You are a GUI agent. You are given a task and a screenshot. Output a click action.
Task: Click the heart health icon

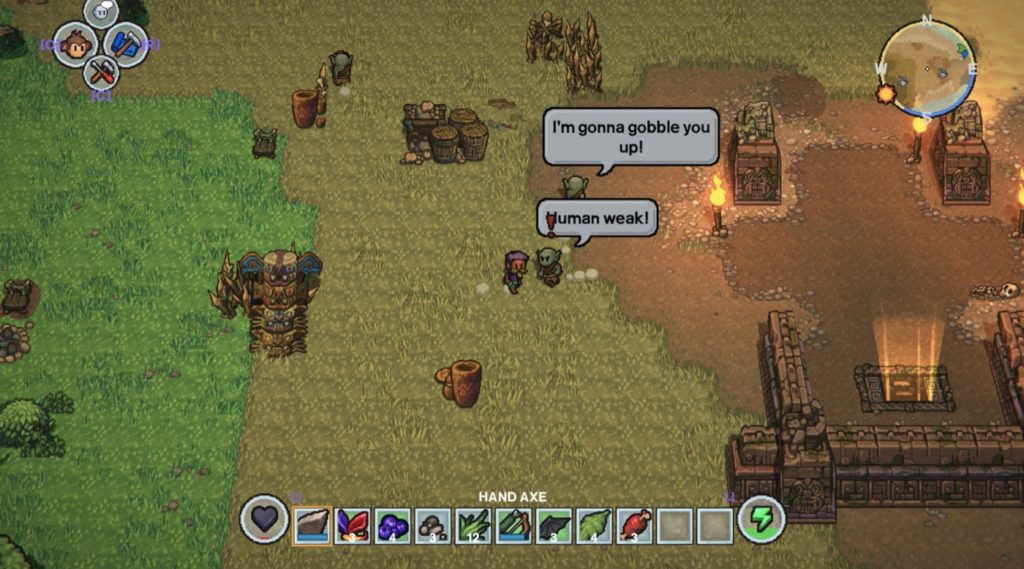pos(264,519)
